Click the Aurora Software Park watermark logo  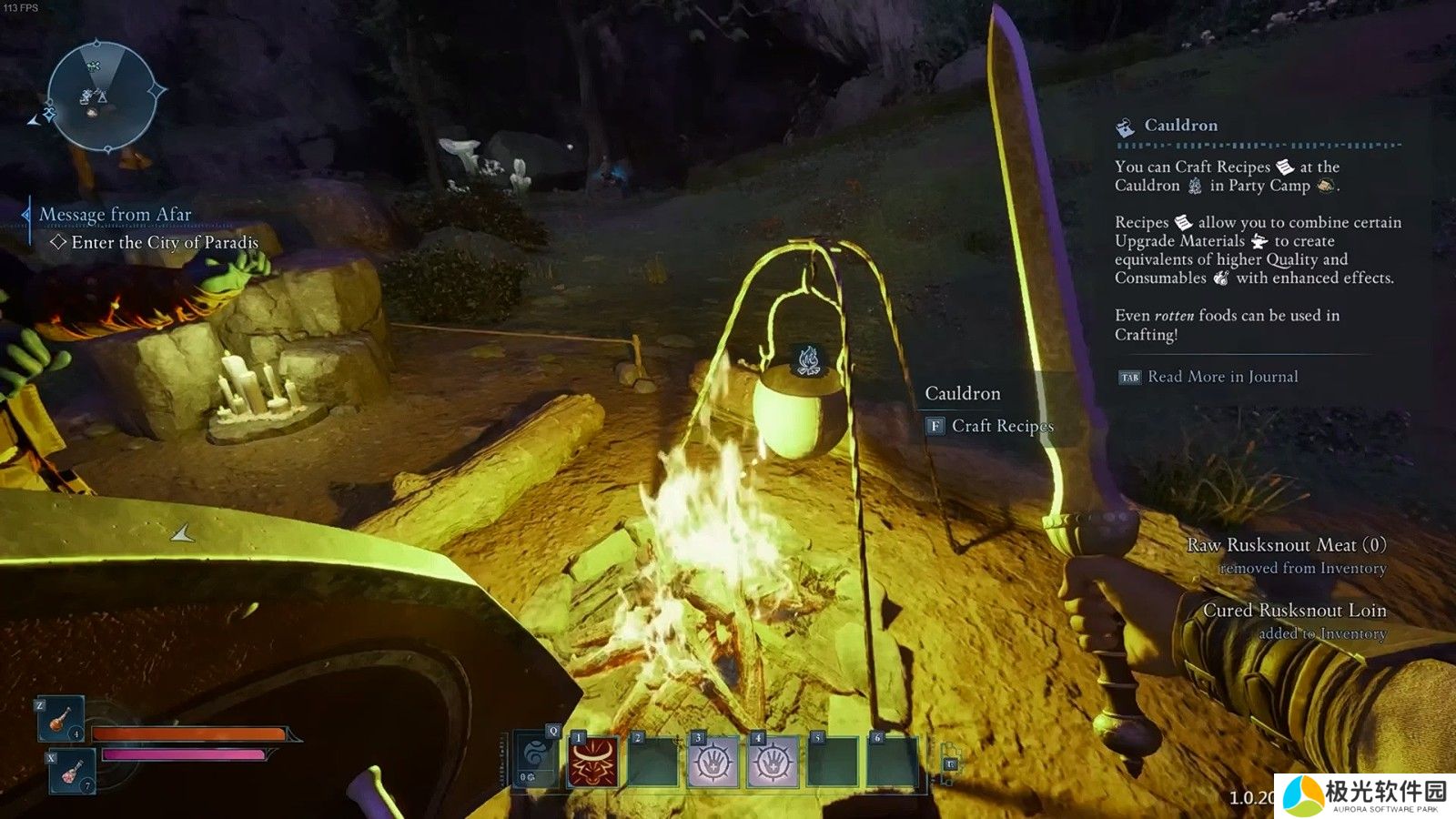(x=1364, y=795)
